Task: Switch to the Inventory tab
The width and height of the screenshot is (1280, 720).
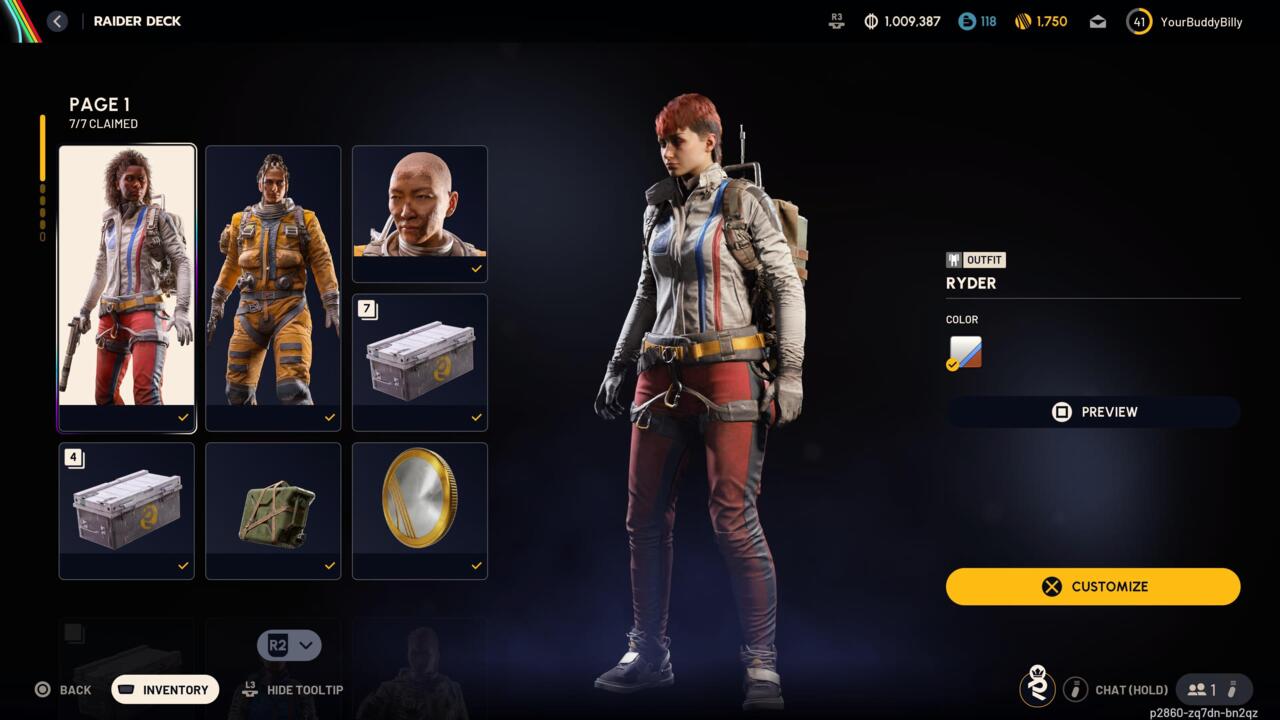Action: click(165, 689)
